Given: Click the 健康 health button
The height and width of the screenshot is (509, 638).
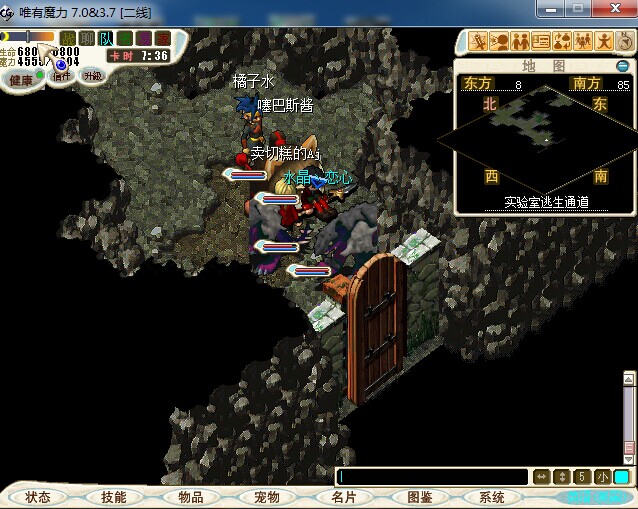Looking at the screenshot, I should [21, 79].
